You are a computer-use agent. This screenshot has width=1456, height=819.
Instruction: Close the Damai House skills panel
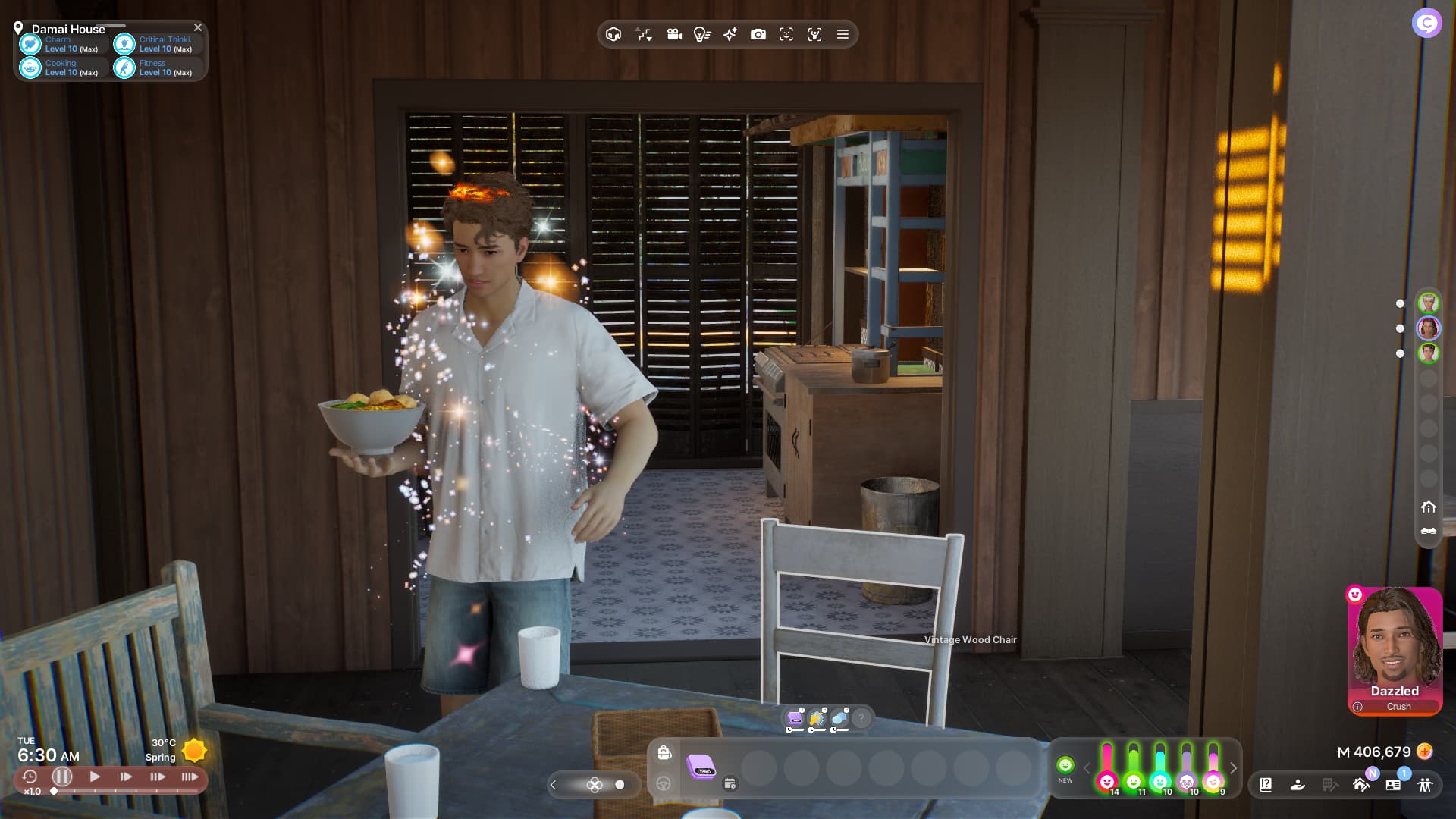pyautogui.click(x=198, y=27)
